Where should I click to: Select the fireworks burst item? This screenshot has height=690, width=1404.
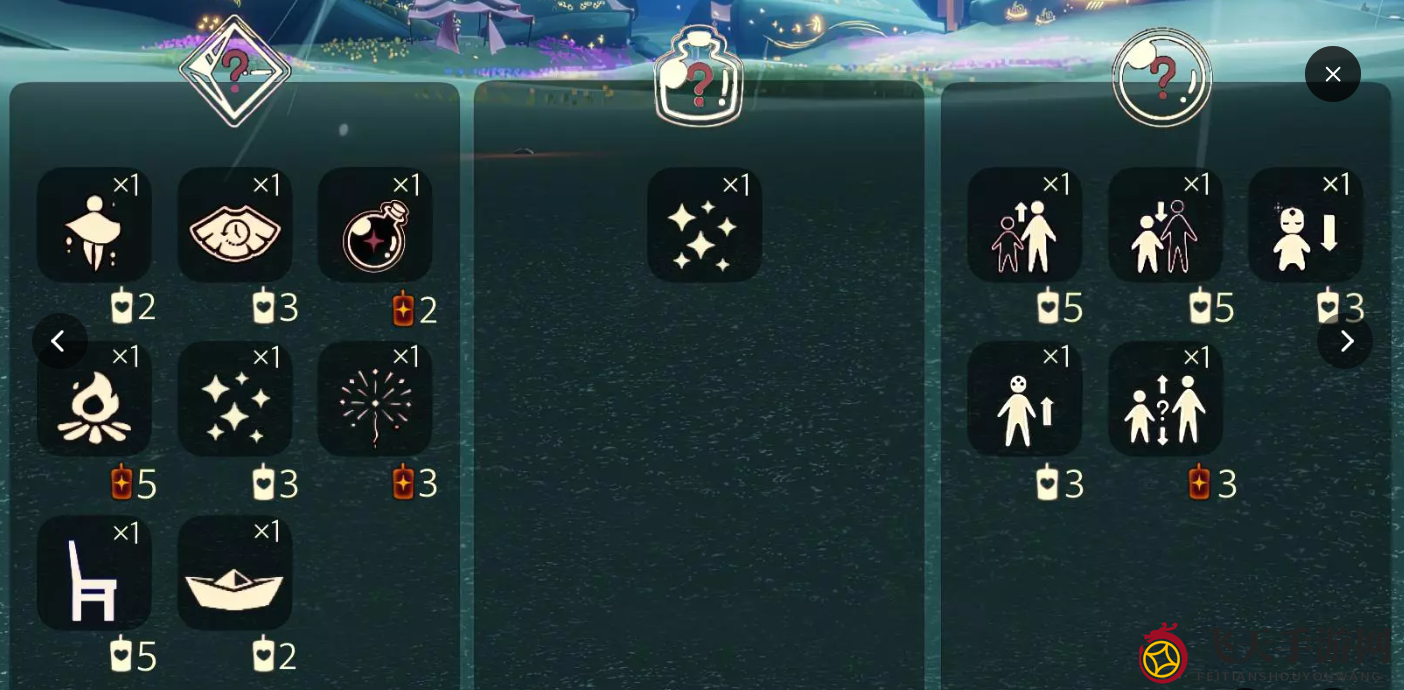(x=375, y=399)
